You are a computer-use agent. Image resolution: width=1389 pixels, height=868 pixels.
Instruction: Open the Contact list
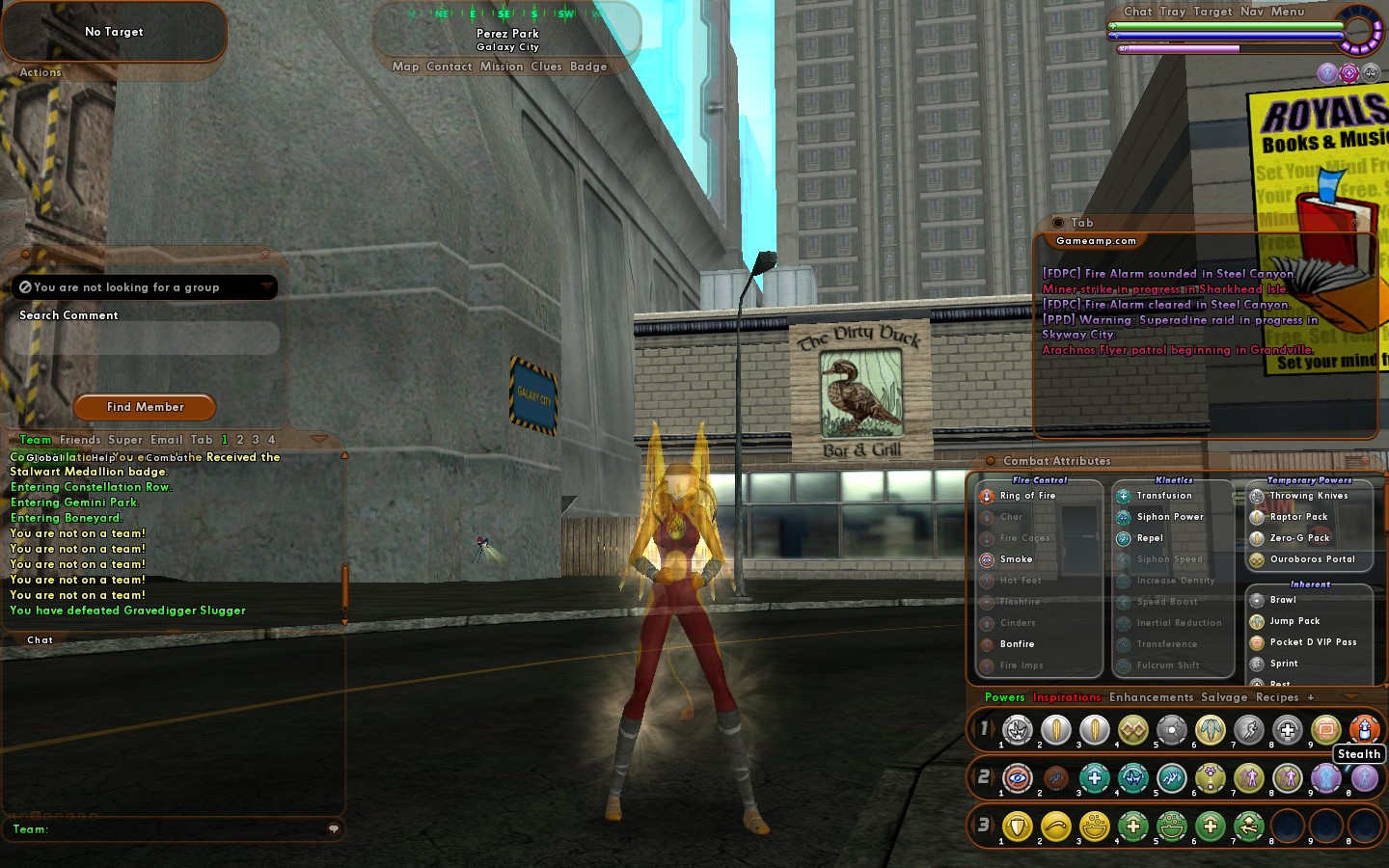click(449, 67)
